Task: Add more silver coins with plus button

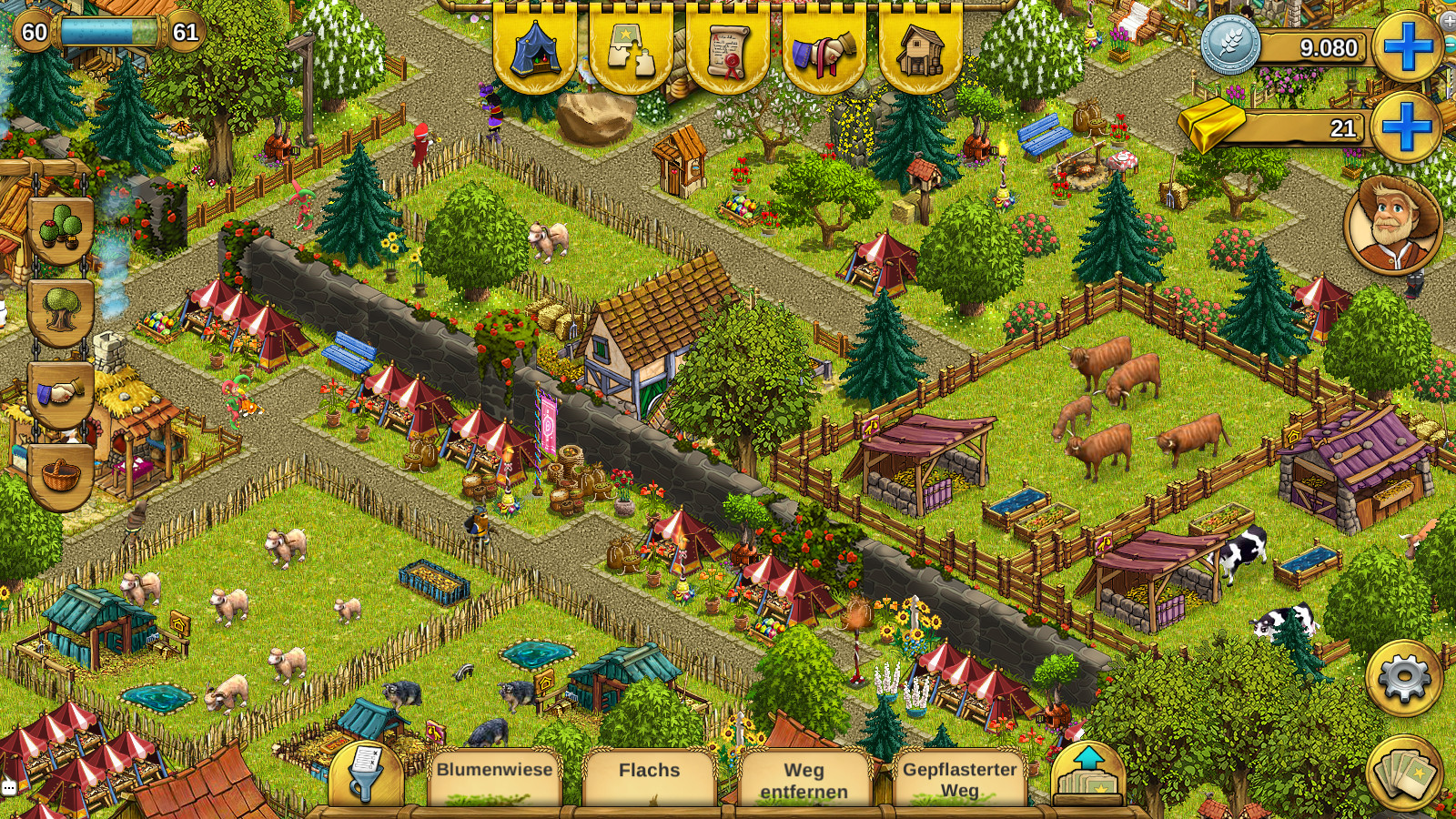Action: click(x=1407, y=46)
